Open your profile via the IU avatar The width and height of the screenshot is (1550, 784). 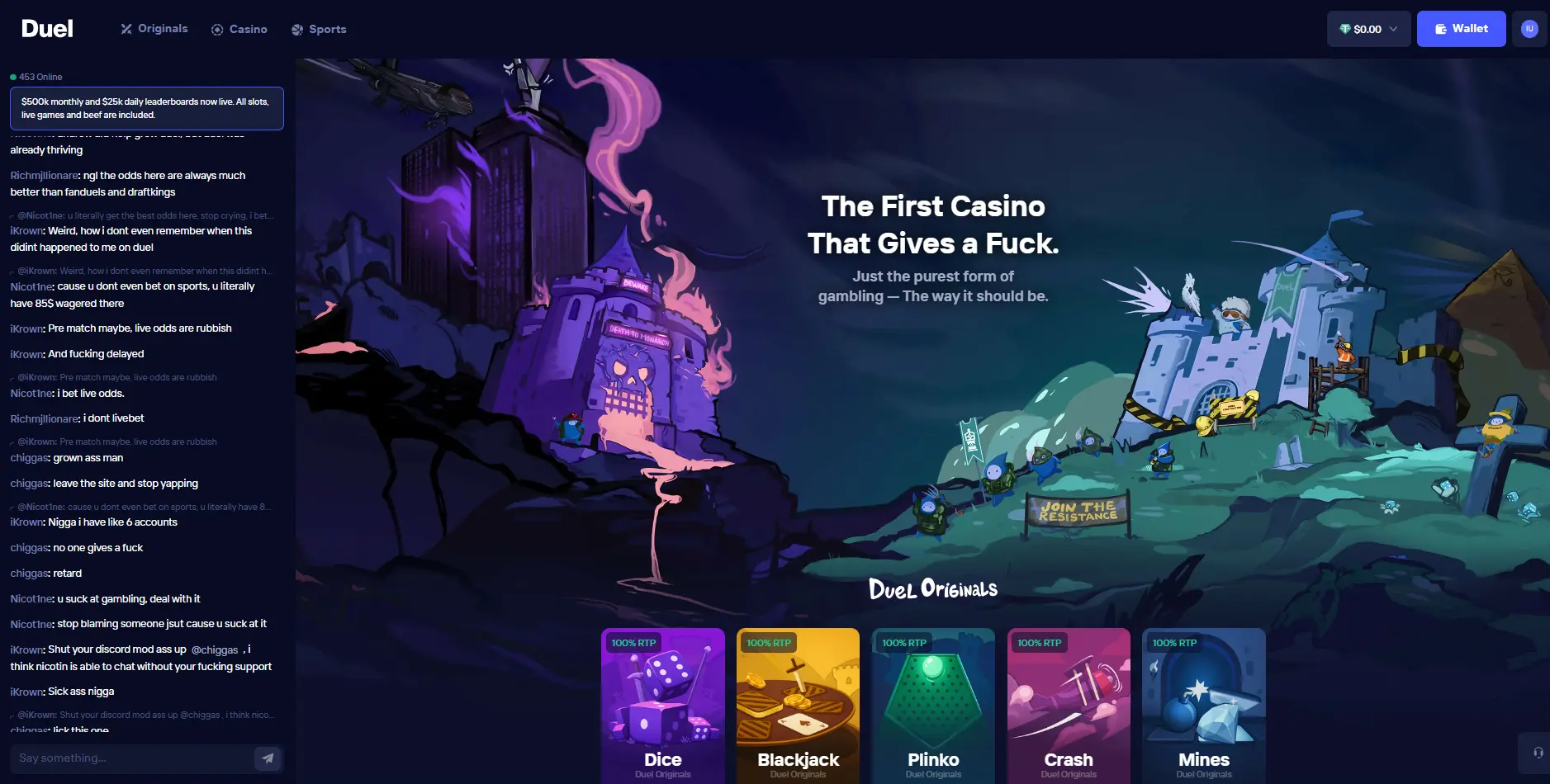click(1529, 28)
